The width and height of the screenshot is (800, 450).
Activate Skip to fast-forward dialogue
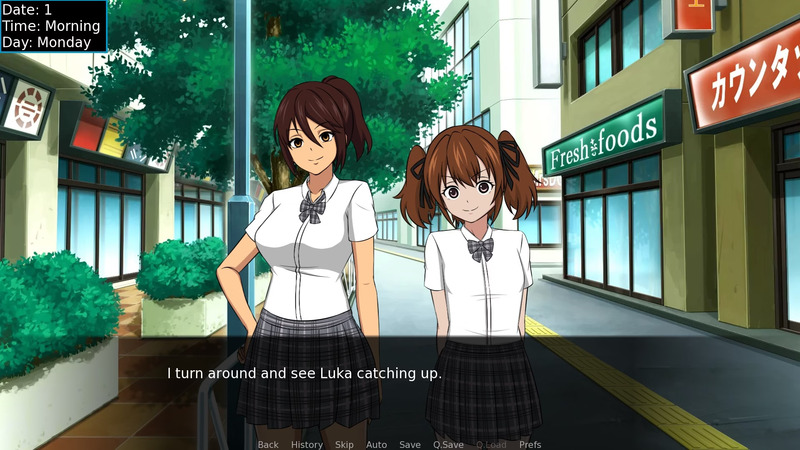point(344,444)
